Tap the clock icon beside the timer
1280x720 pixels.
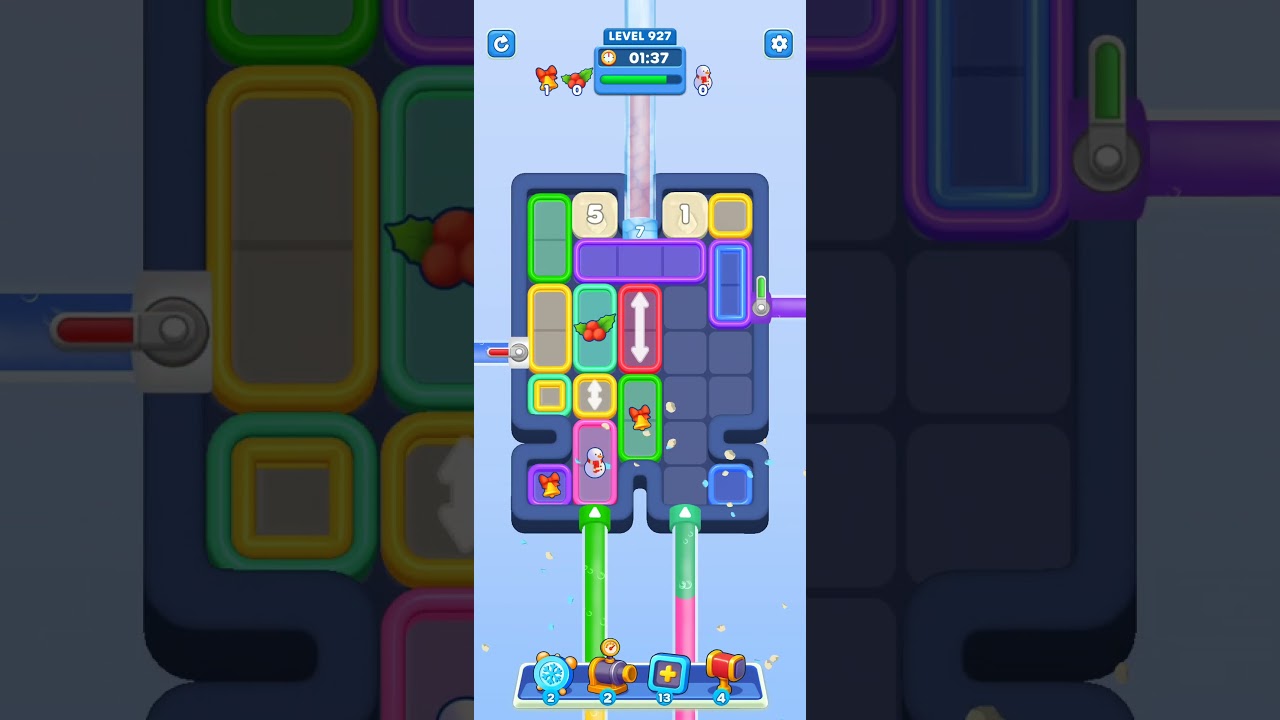click(x=611, y=58)
